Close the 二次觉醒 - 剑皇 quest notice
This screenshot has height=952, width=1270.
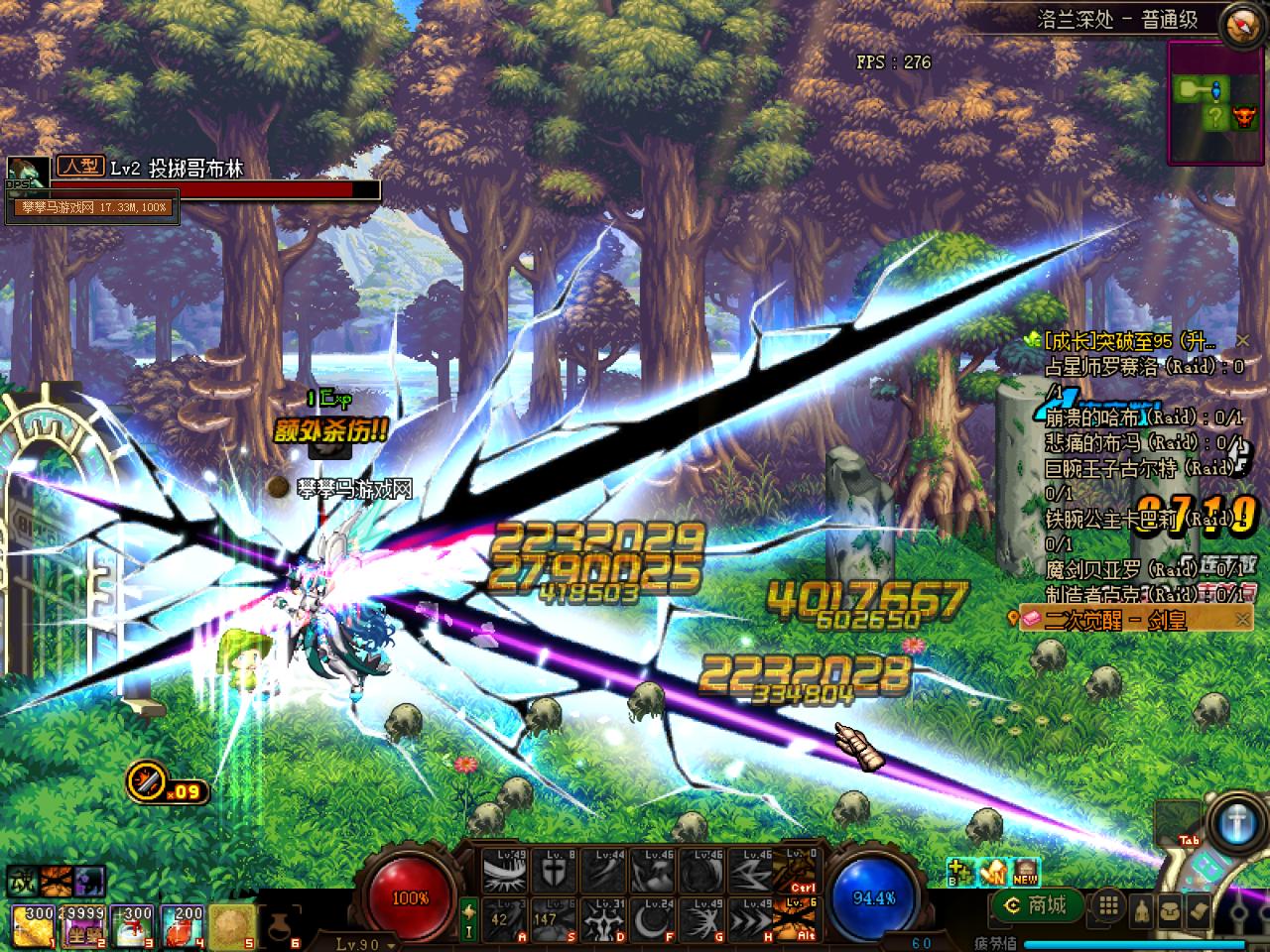[x=1242, y=620]
